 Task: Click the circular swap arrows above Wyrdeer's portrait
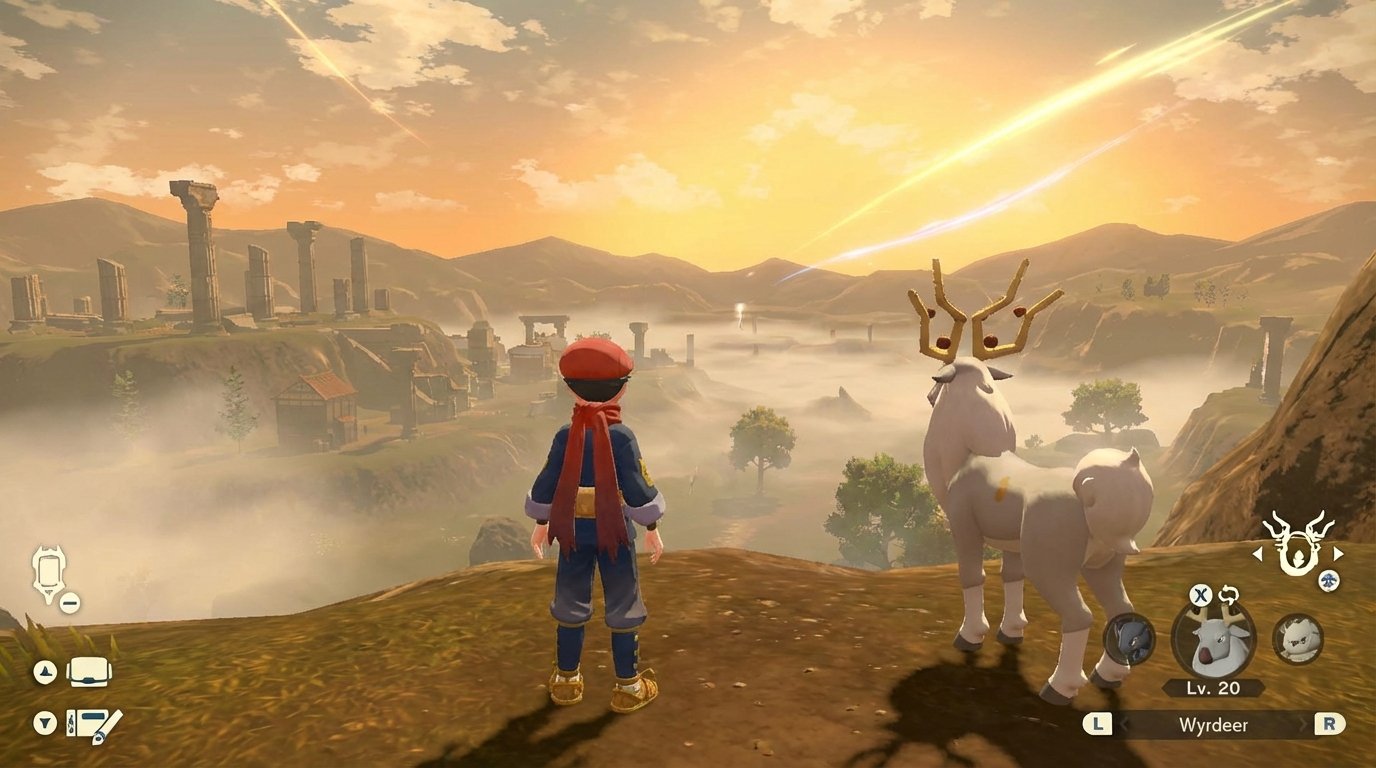pos(1230,594)
